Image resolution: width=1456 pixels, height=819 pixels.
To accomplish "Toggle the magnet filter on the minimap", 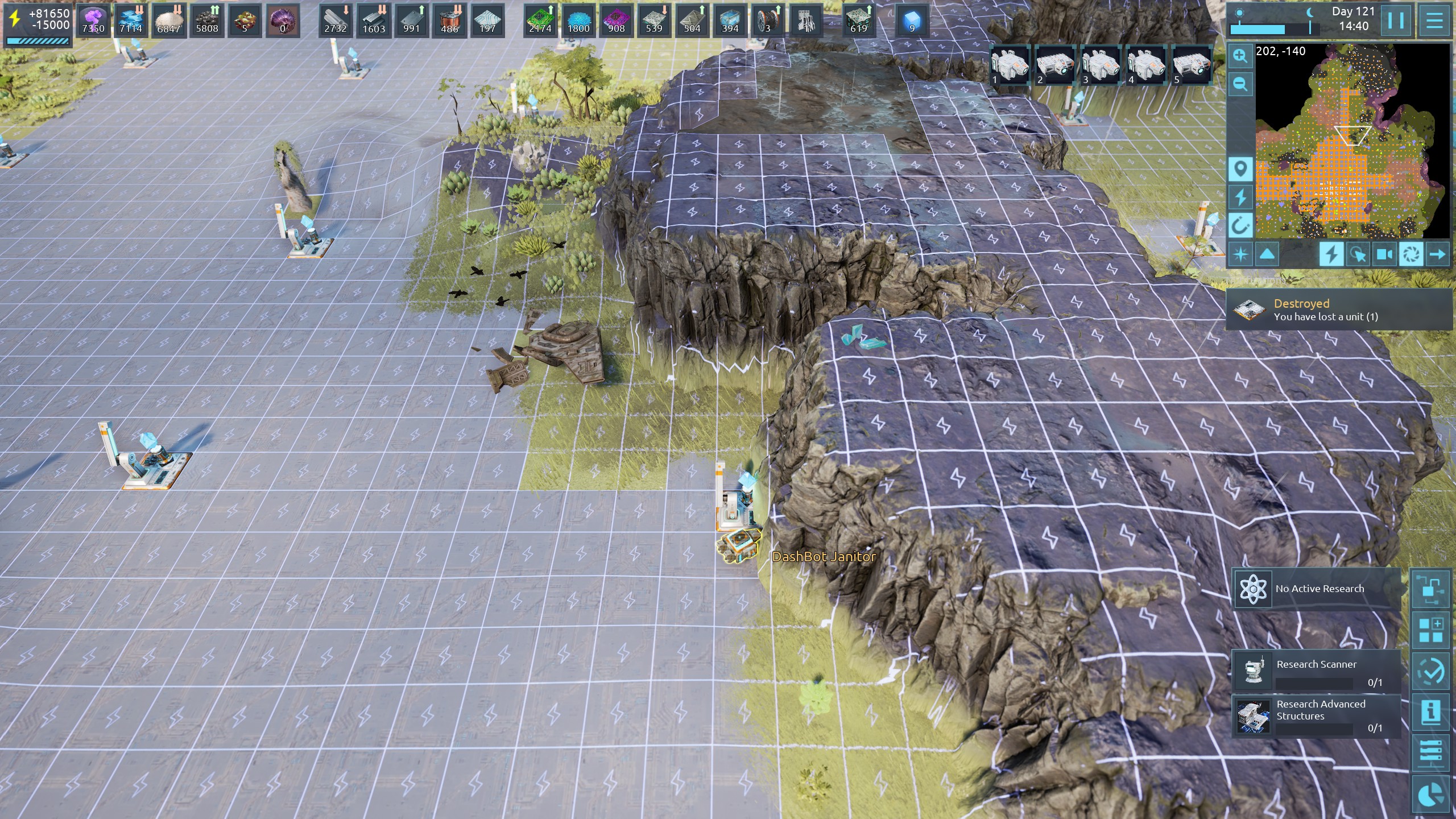I will [1240, 225].
